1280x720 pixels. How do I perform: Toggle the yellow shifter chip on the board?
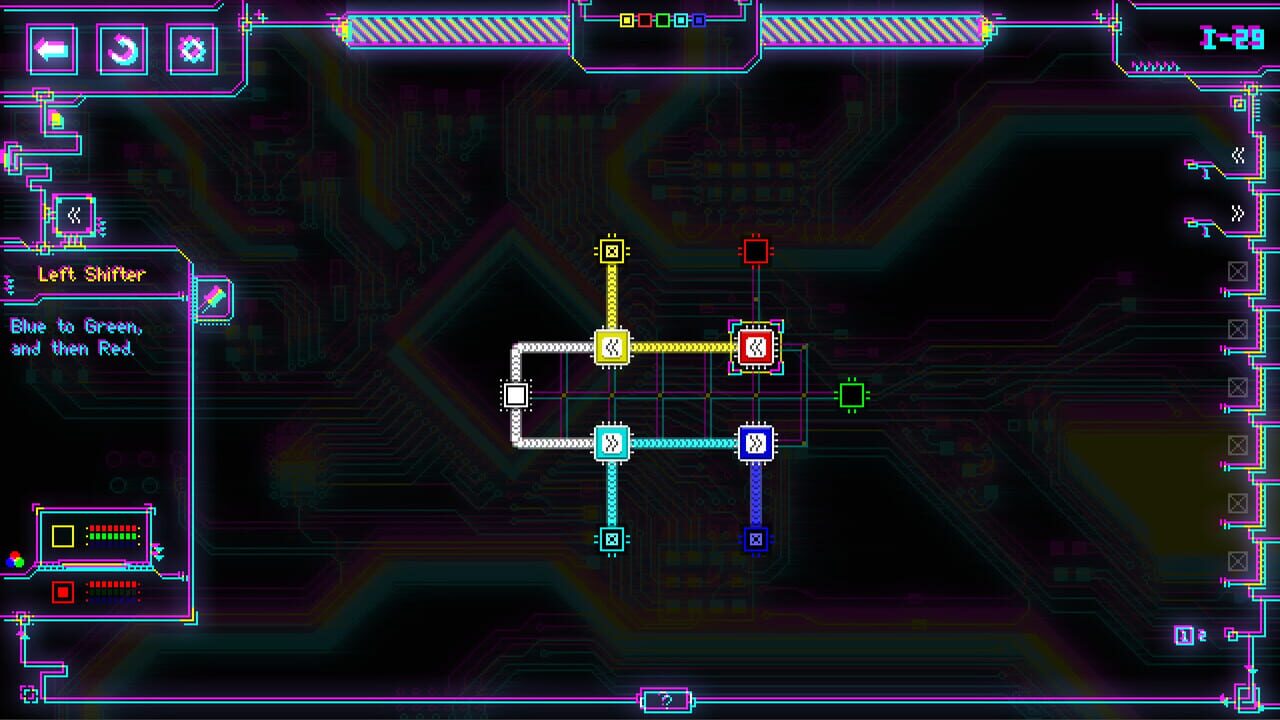coord(612,347)
